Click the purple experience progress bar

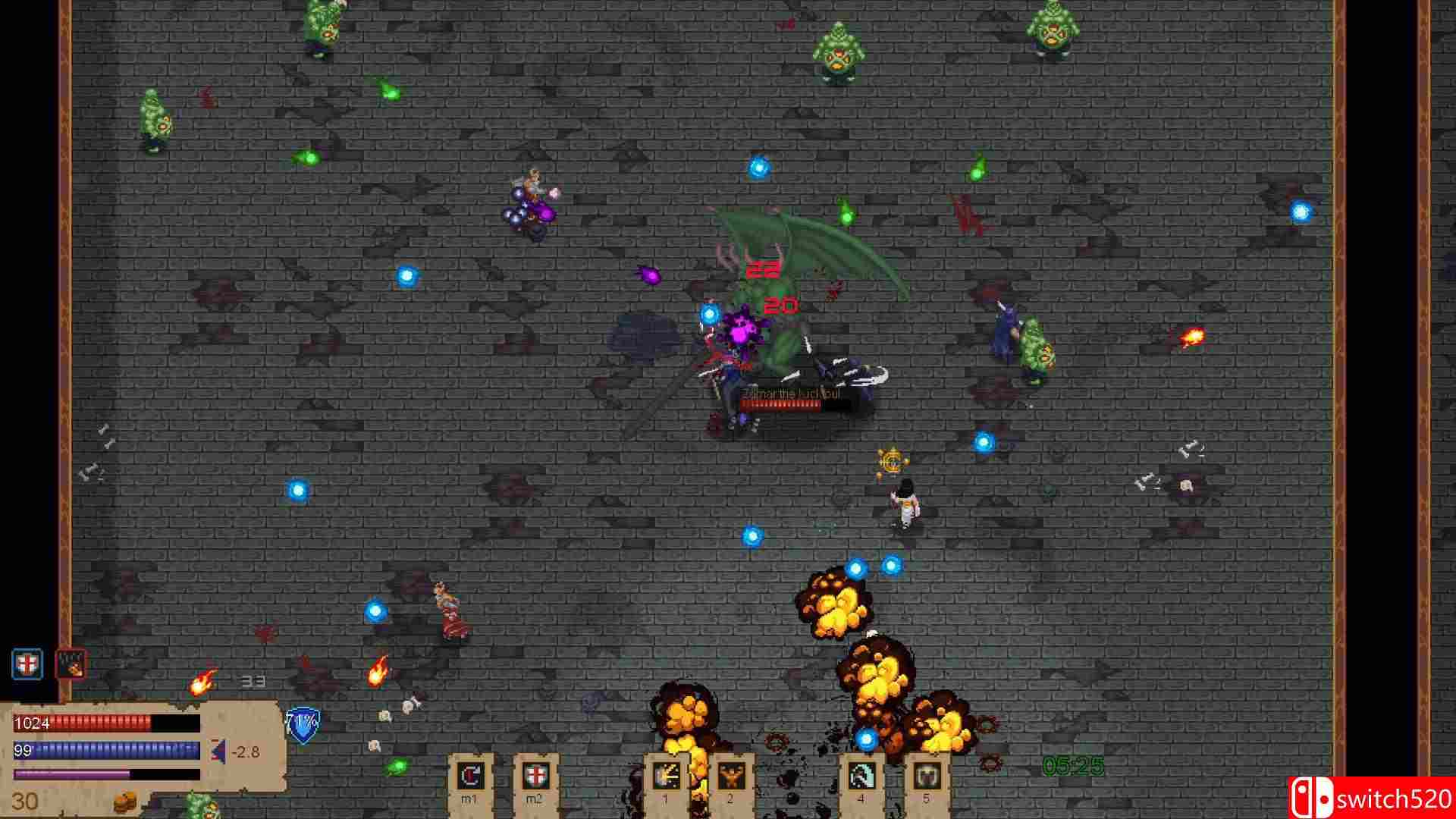coord(72,773)
